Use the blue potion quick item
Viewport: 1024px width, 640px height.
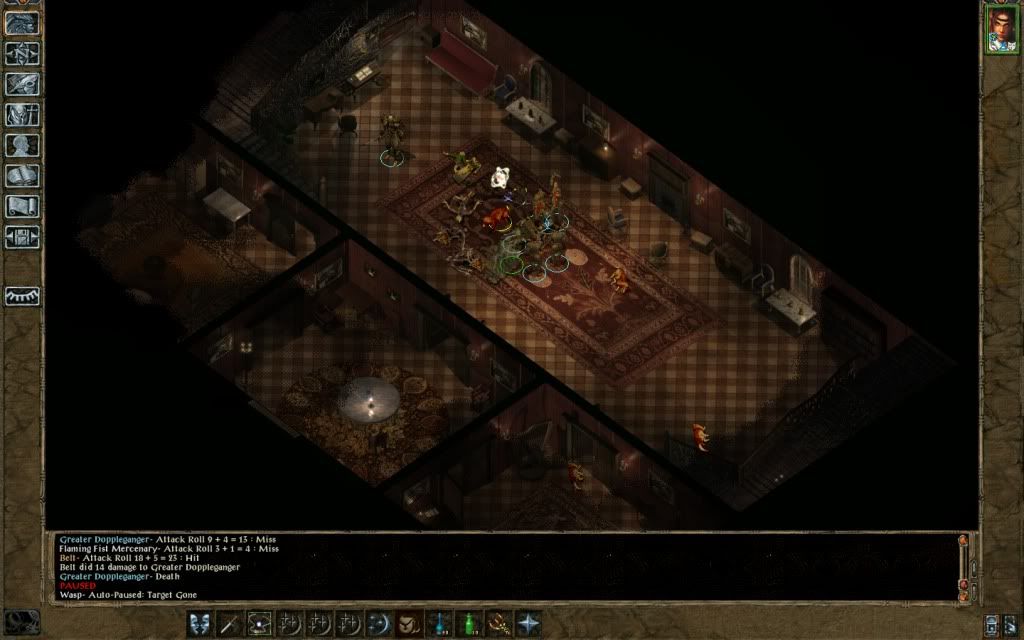click(437, 622)
